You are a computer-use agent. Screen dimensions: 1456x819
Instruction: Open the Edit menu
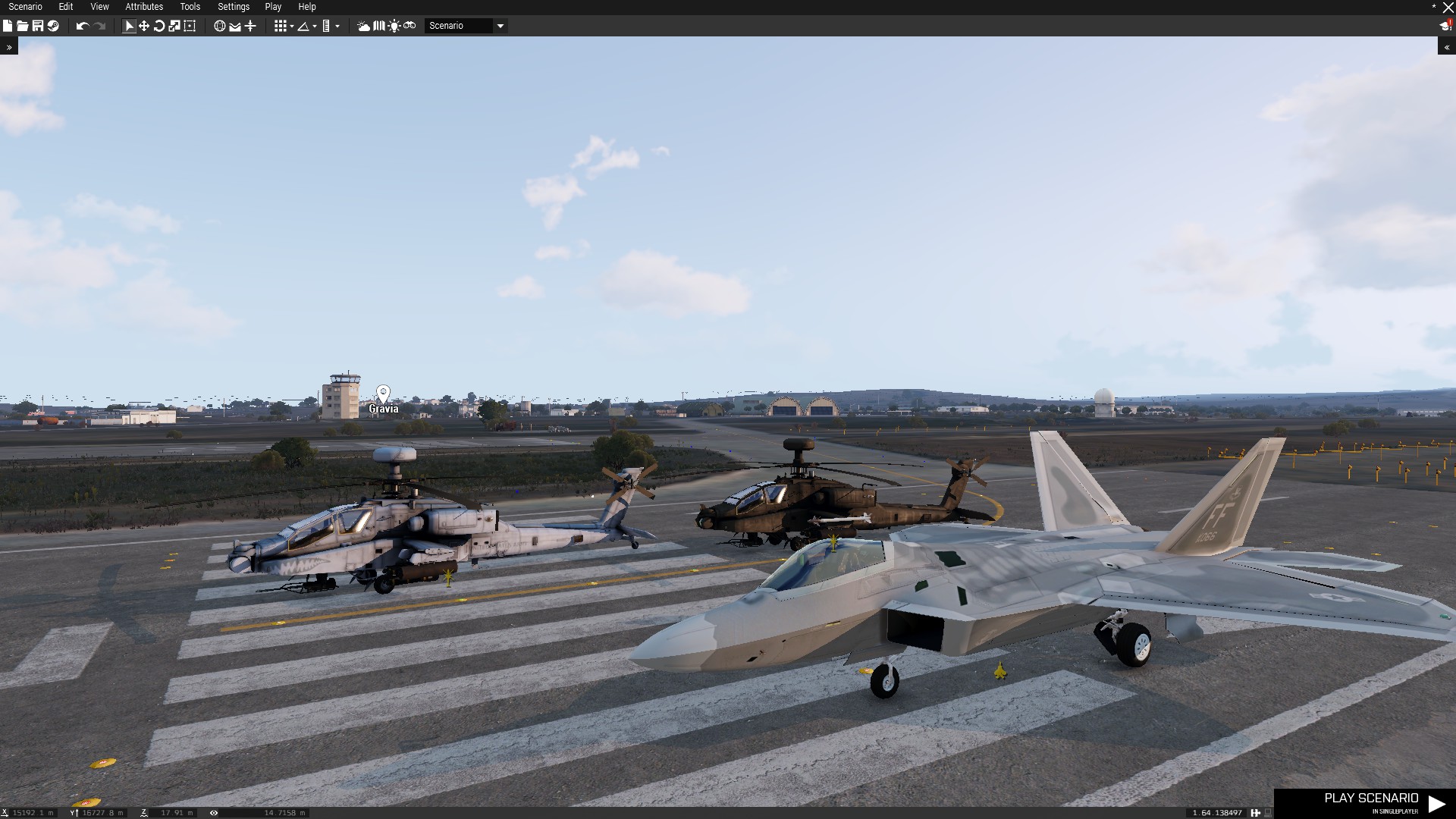(x=66, y=7)
